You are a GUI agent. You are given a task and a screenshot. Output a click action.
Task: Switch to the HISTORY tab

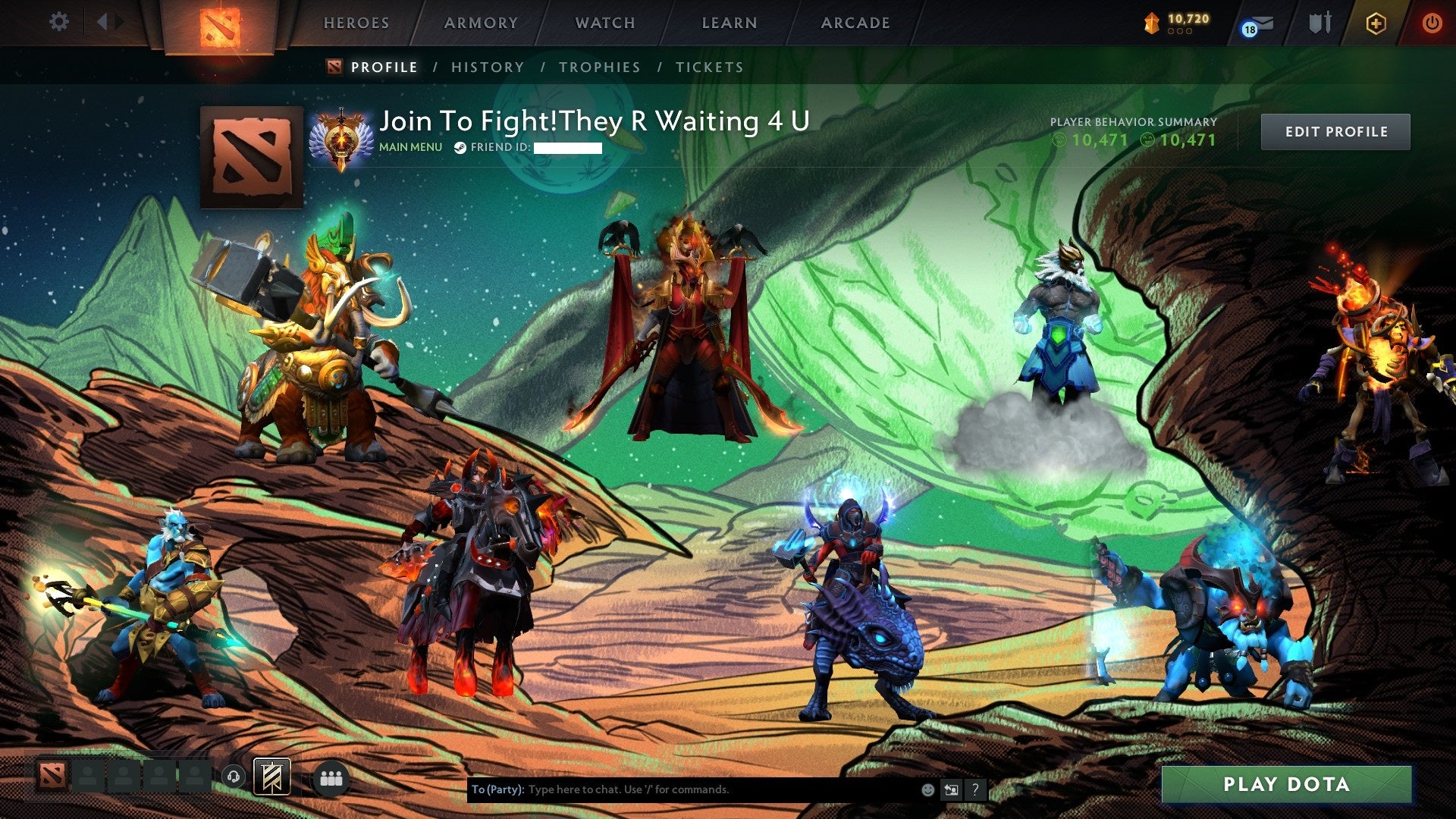[x=487, y=67]
